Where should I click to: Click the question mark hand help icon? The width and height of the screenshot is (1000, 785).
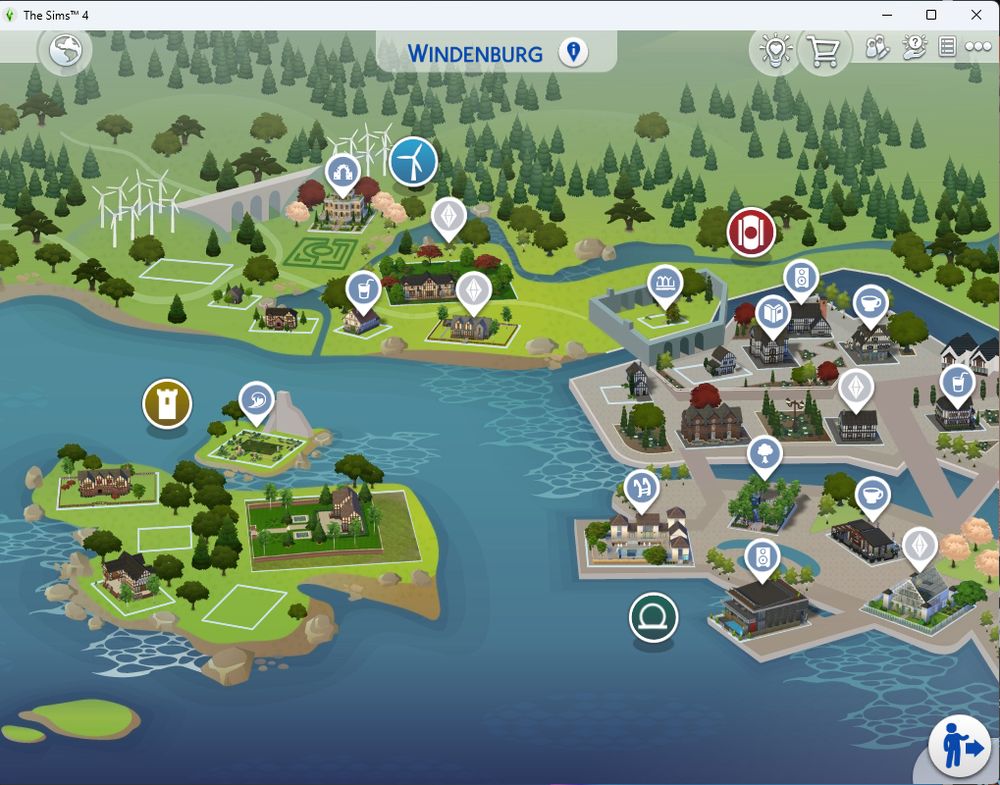click(x=914, y=48)
